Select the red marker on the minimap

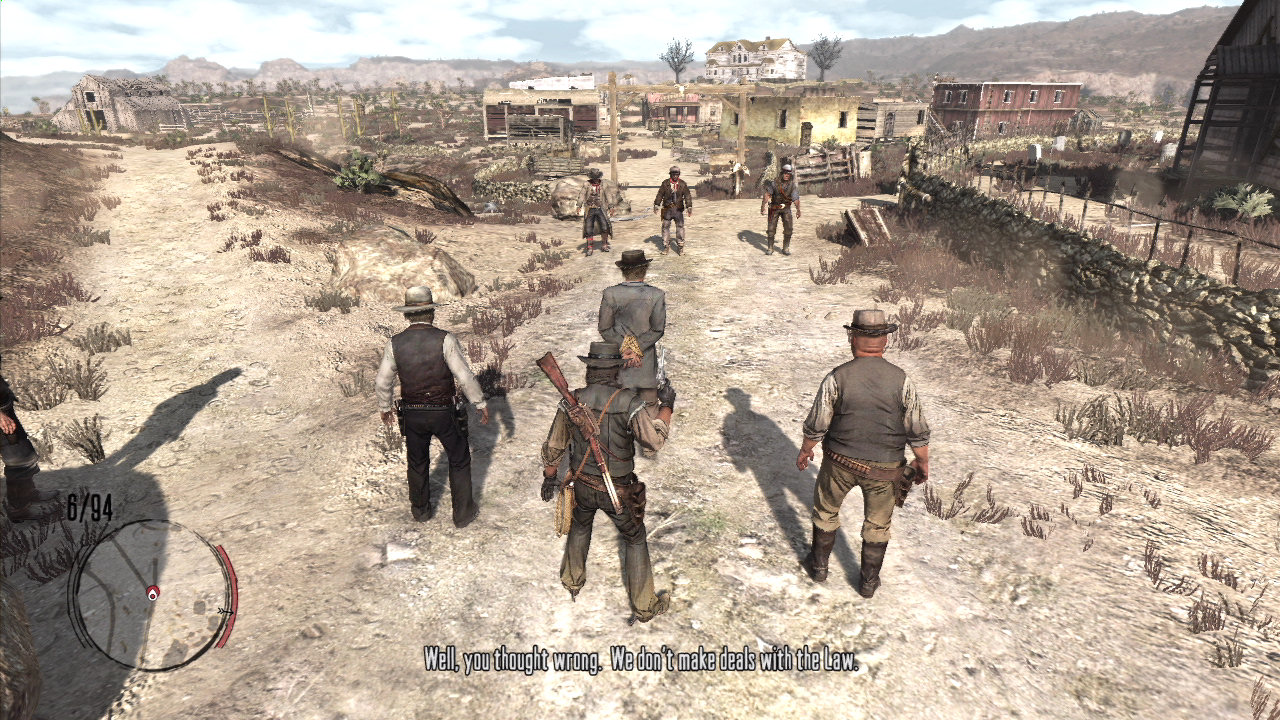coord(152,592)
